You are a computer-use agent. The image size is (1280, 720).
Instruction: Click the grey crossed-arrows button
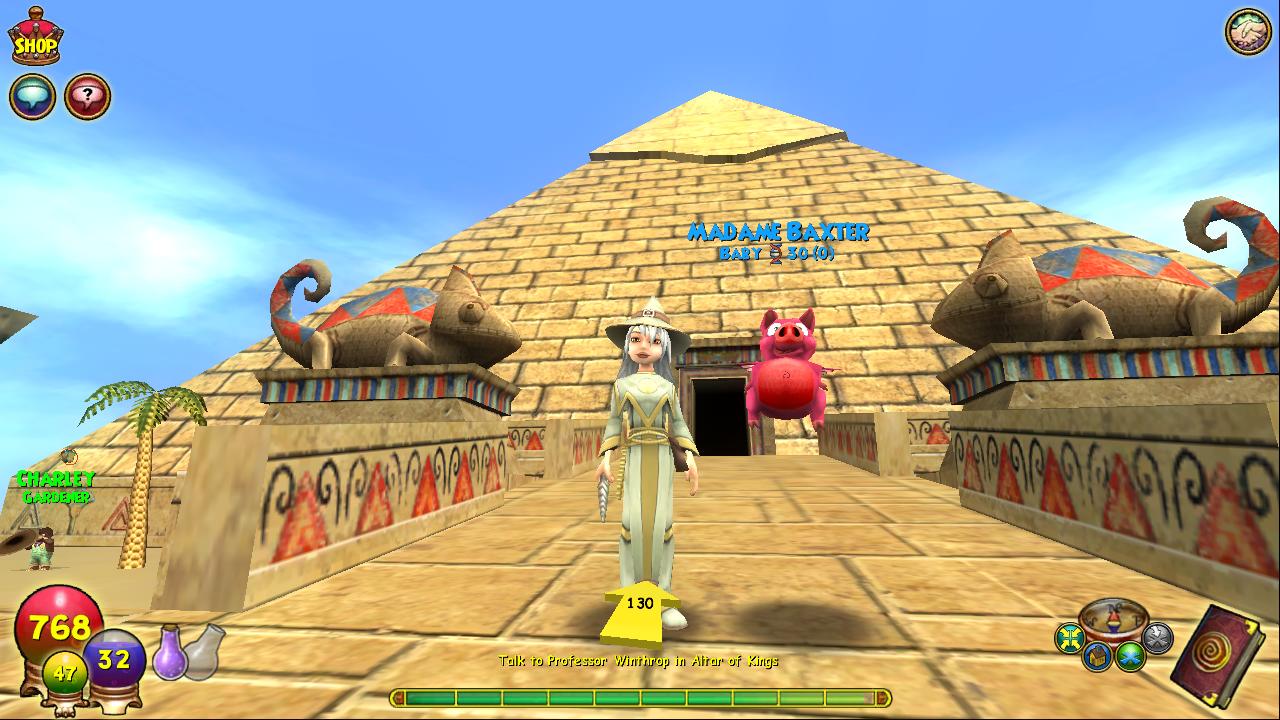click(1157, 637)
